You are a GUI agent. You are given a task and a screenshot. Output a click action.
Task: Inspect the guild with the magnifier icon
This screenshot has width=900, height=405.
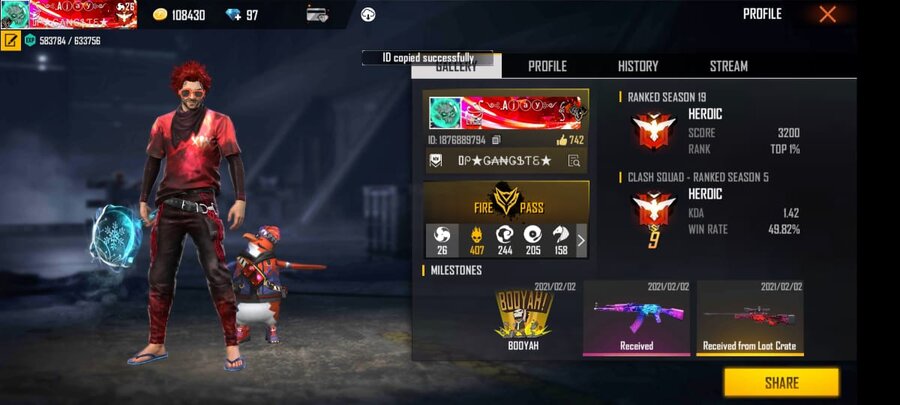point(574,160)
